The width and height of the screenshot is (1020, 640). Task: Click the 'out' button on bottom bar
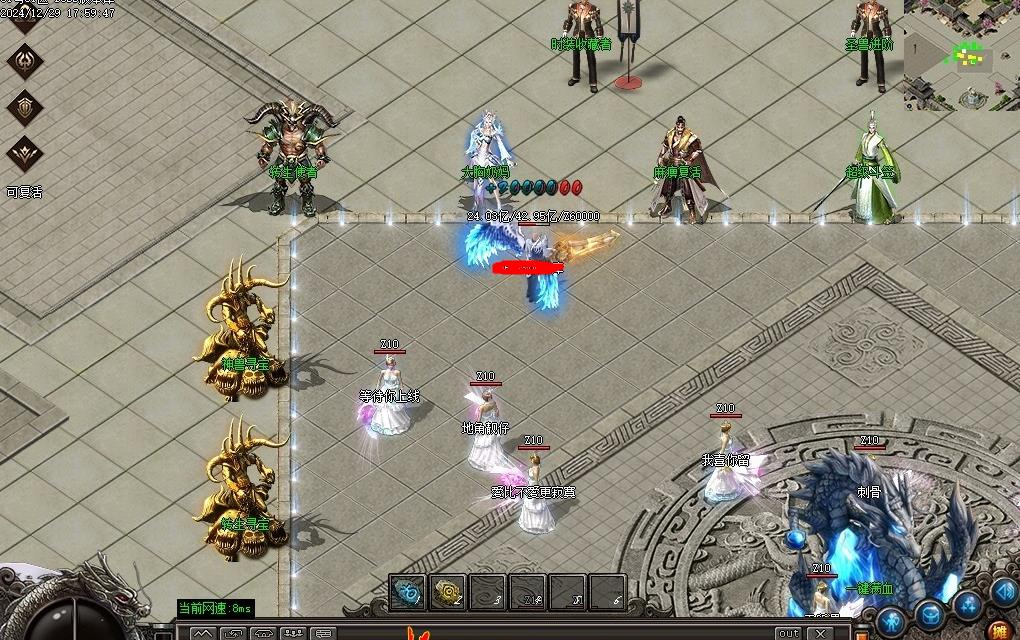coord(789,633)
